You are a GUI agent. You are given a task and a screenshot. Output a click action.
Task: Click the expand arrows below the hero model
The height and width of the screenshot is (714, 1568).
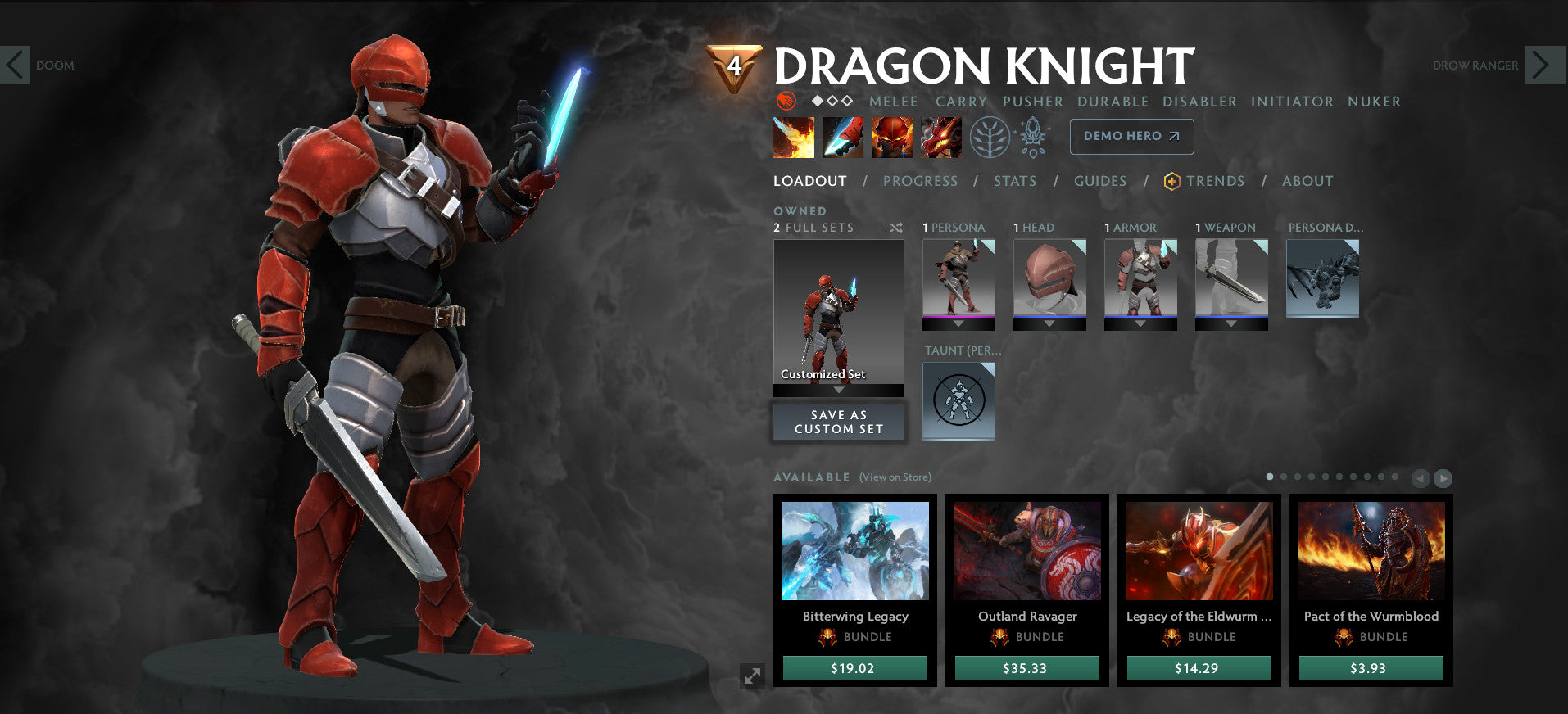(x=752, y=677)
